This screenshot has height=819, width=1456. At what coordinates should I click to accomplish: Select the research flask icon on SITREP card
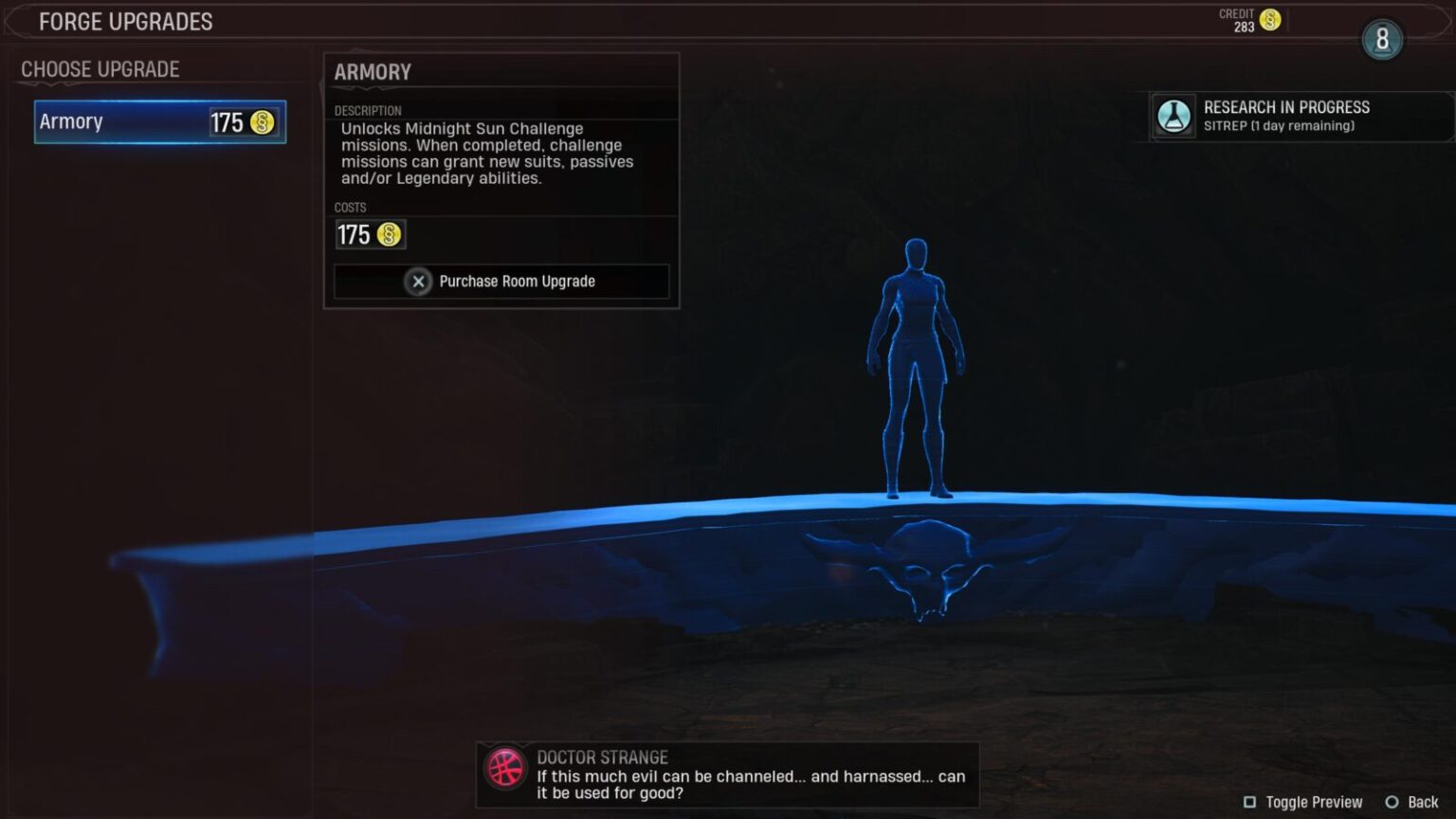(1174, 117)
